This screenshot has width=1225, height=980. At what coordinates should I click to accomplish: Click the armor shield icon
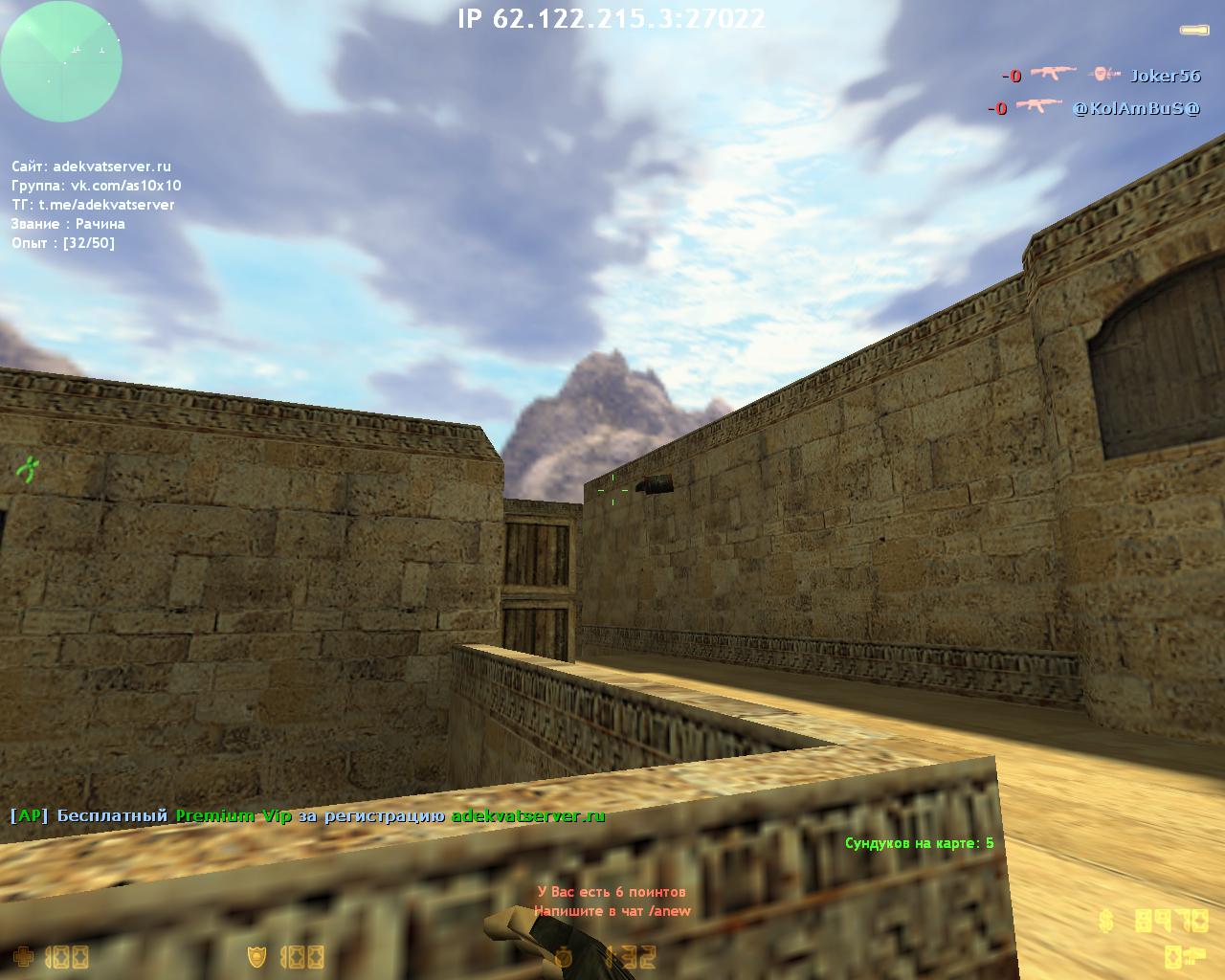pos(256,956)
